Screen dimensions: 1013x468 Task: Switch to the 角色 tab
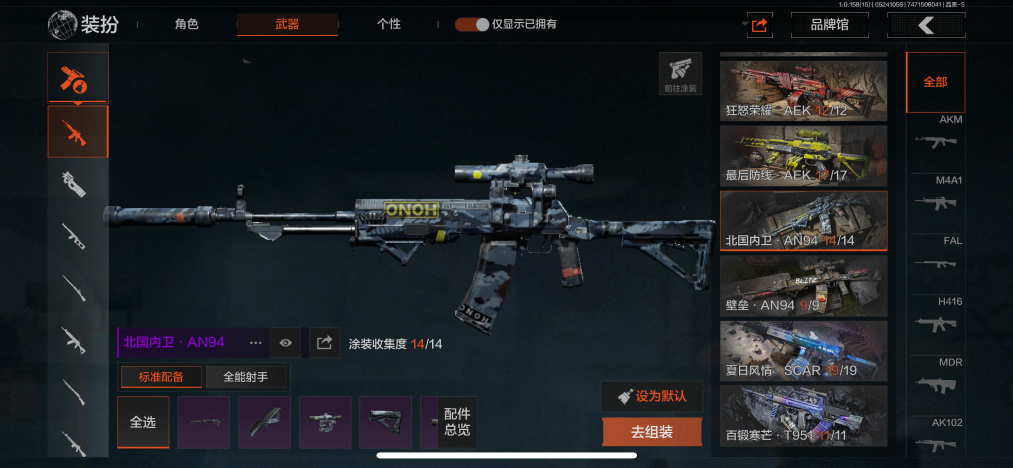pos(187,24)
